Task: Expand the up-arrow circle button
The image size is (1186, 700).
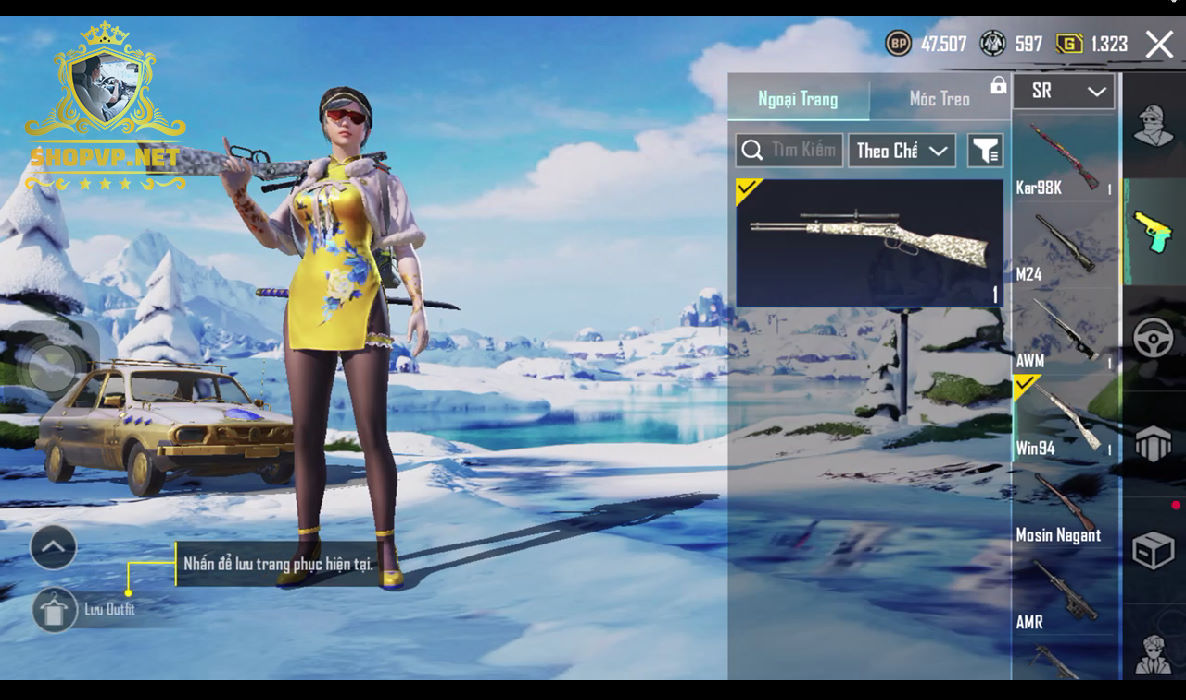Action: pos(54,547)
